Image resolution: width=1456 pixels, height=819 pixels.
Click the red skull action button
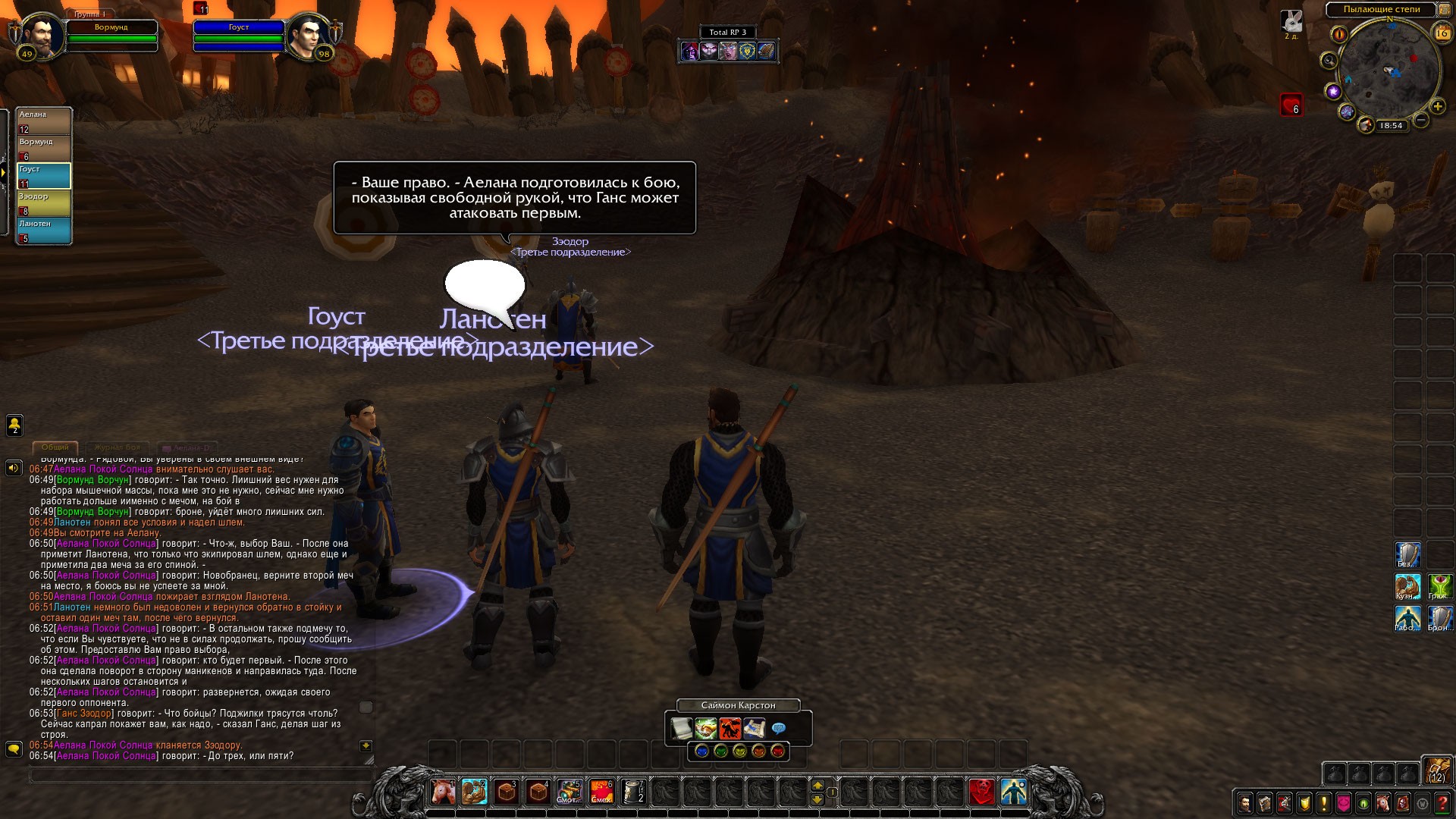[982, 792]
